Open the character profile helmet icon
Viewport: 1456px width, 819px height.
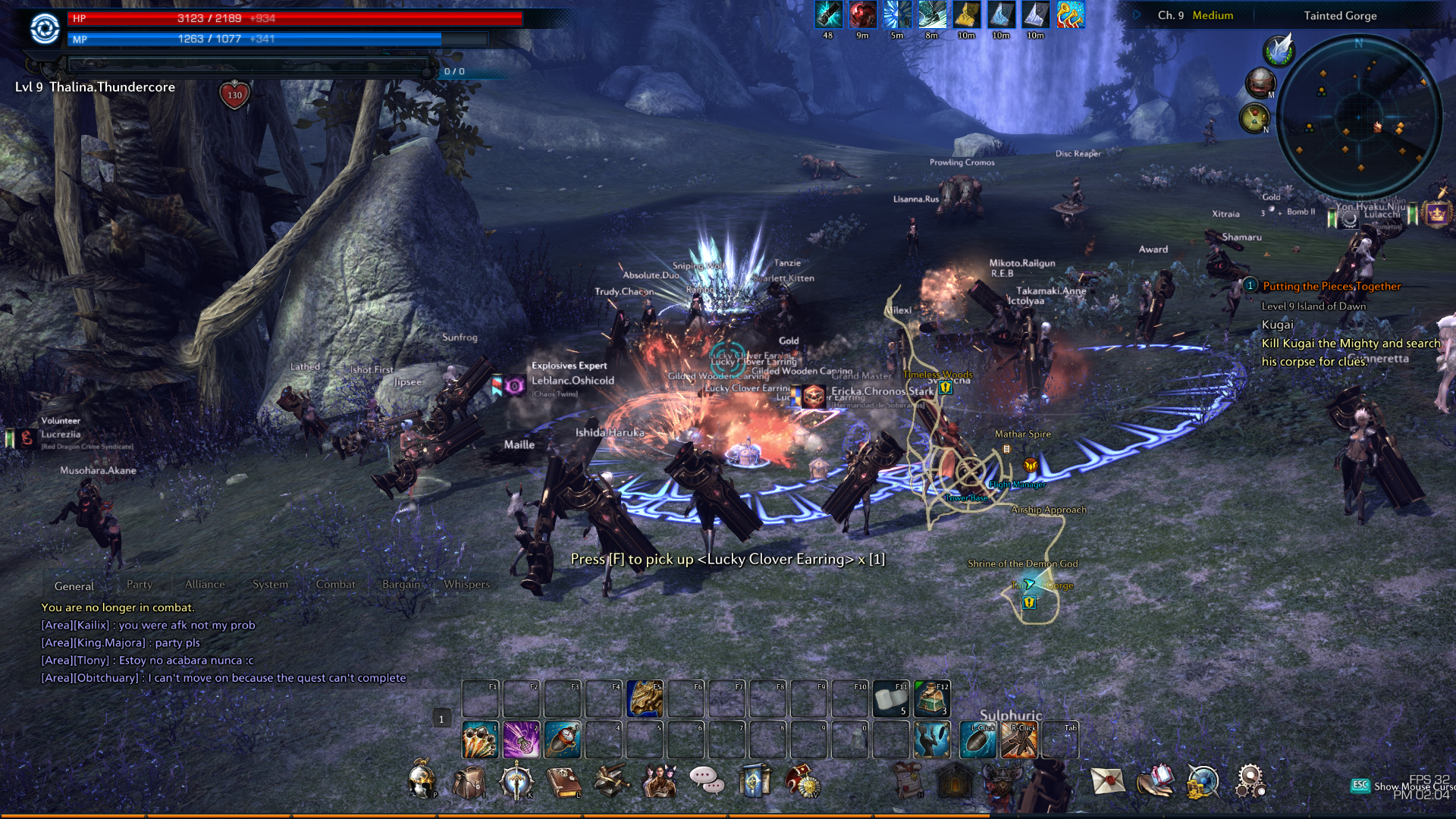click(x=422, y=780)
